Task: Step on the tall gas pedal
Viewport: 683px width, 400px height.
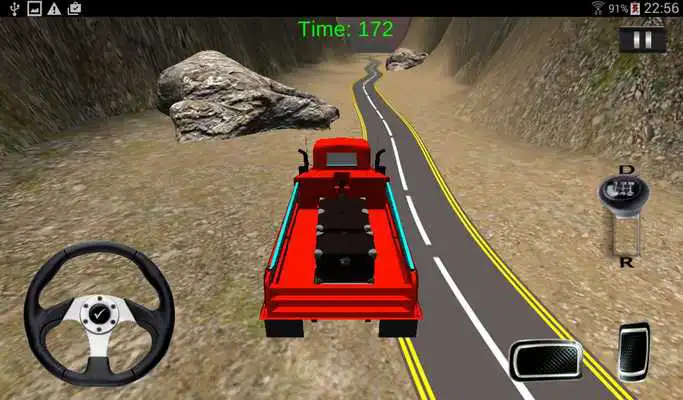Action: point(633,351)
